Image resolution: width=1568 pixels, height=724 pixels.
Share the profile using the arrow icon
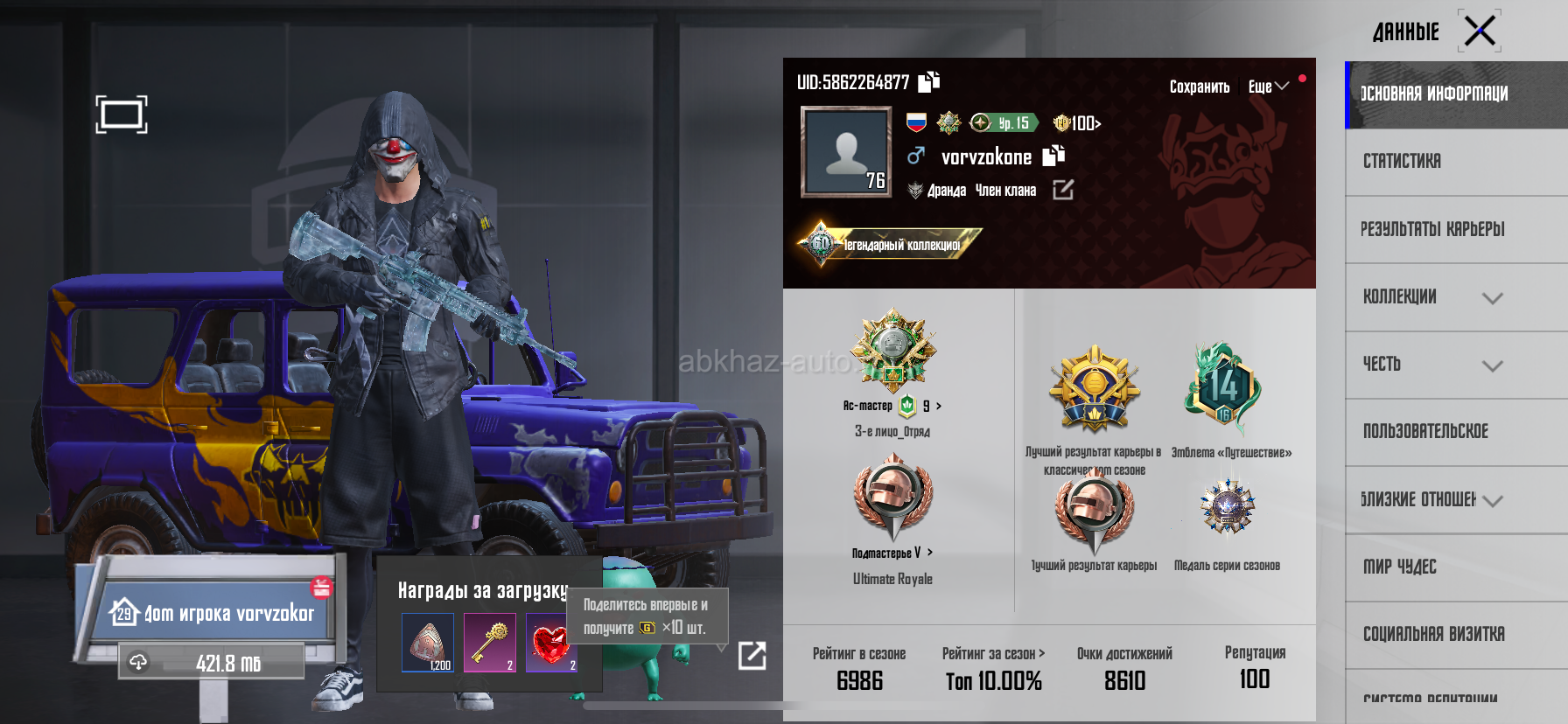point(752,655)
